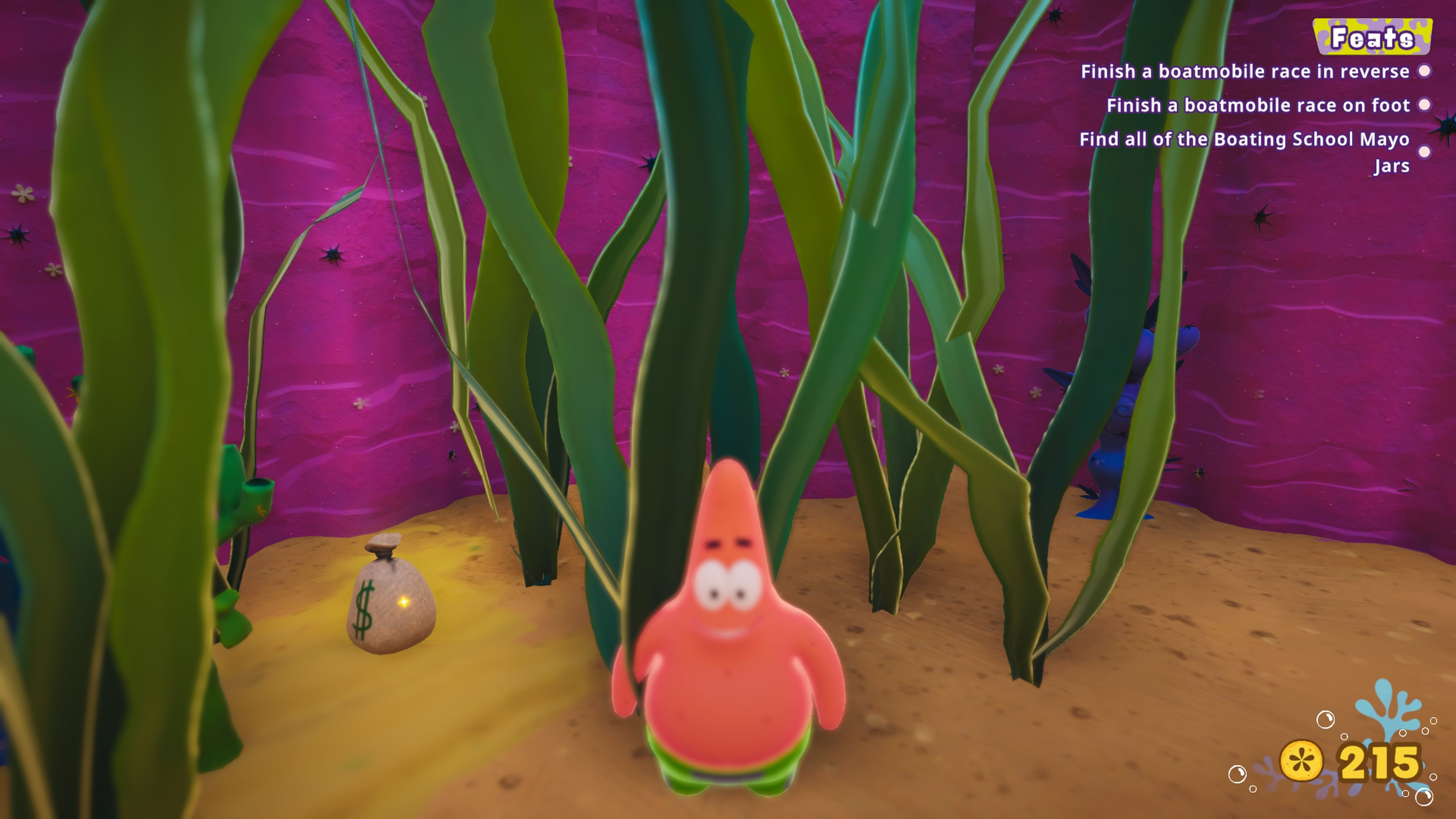
Task: Open the Feats panel header
Action: point(1372,37)
